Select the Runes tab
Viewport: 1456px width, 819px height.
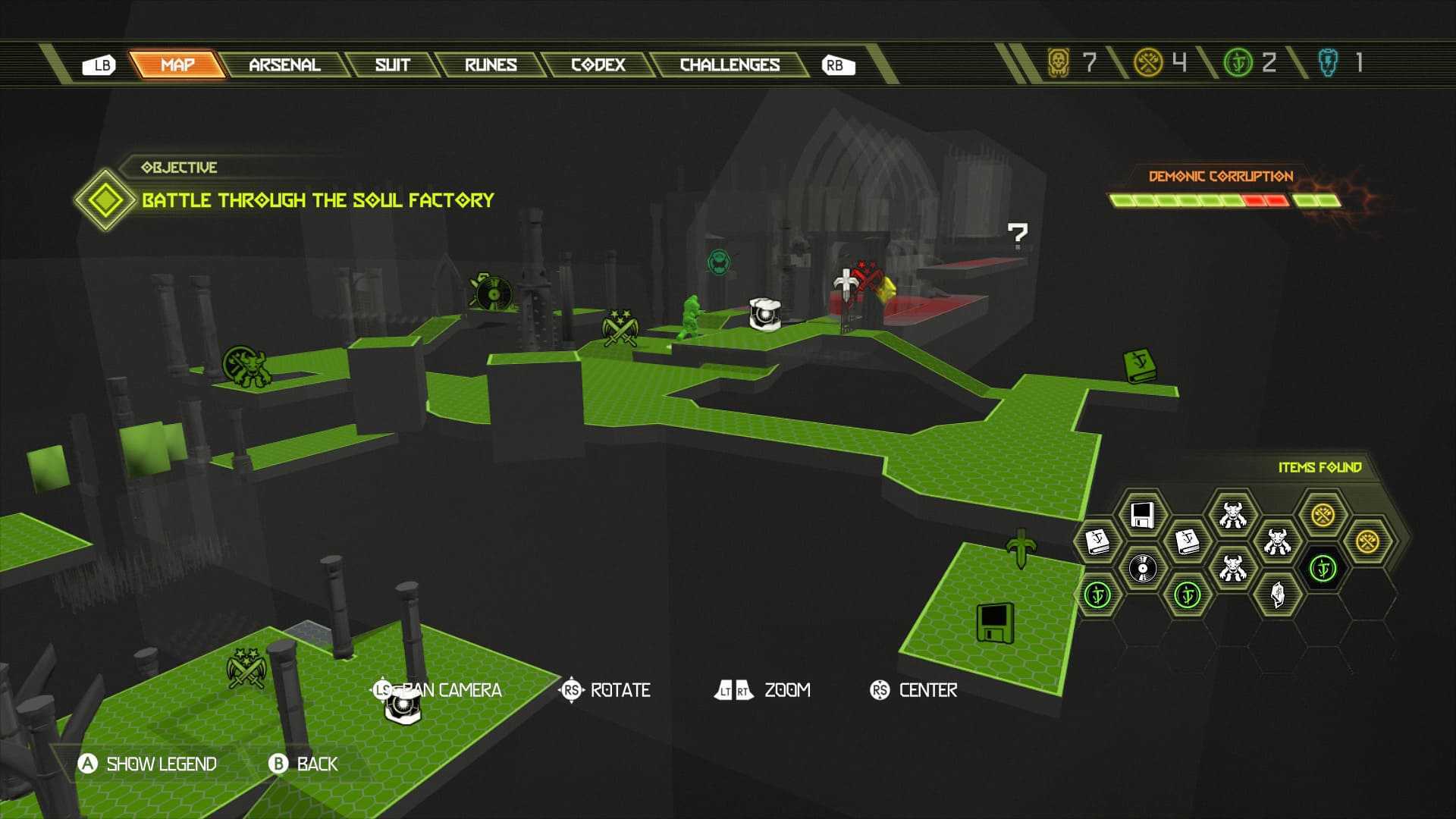(x=491, y=65)
